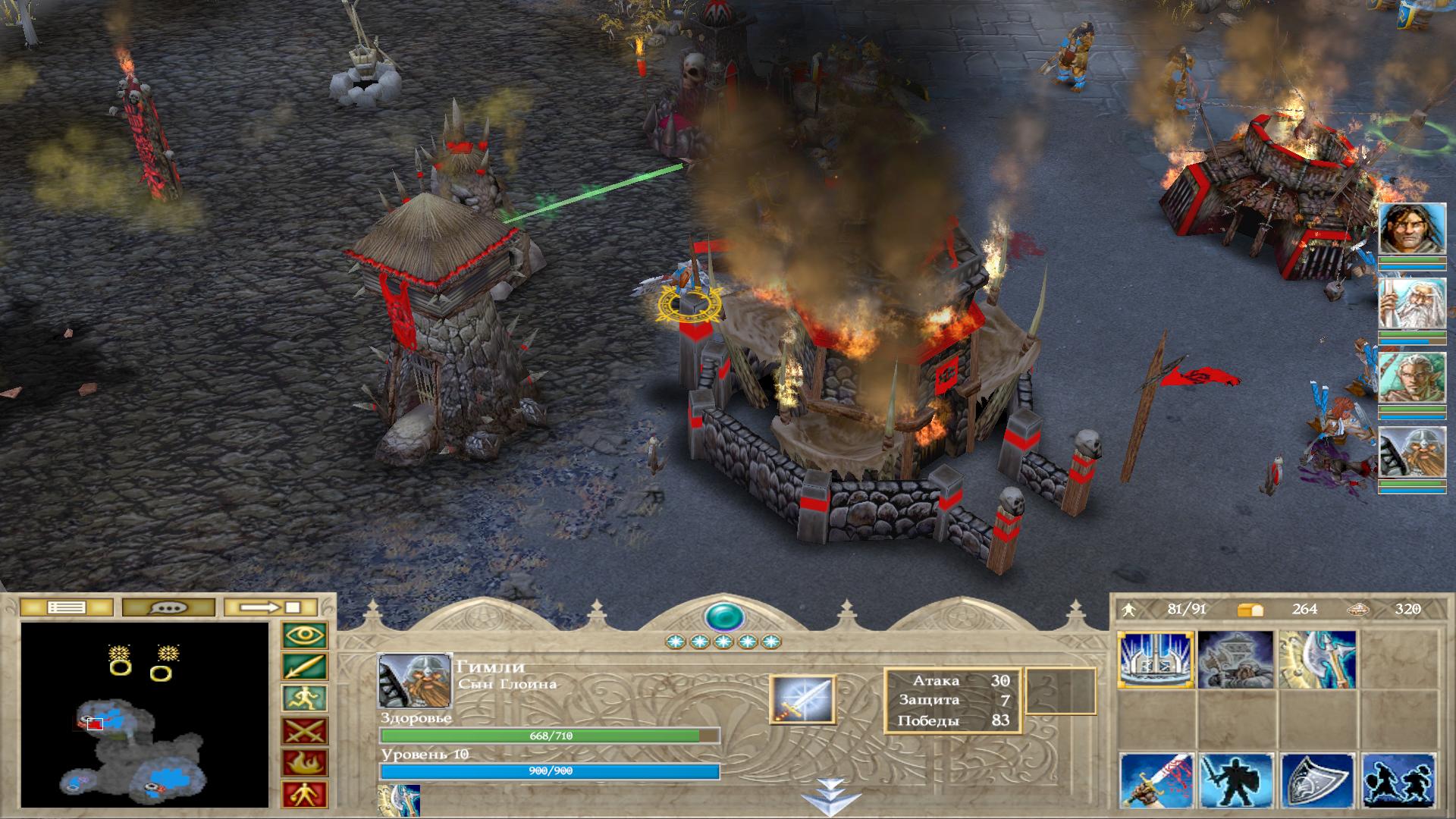The image size is (1456, 819).
Task: Choose the crossed swords stance button
Action: click(x=304, y=731)
